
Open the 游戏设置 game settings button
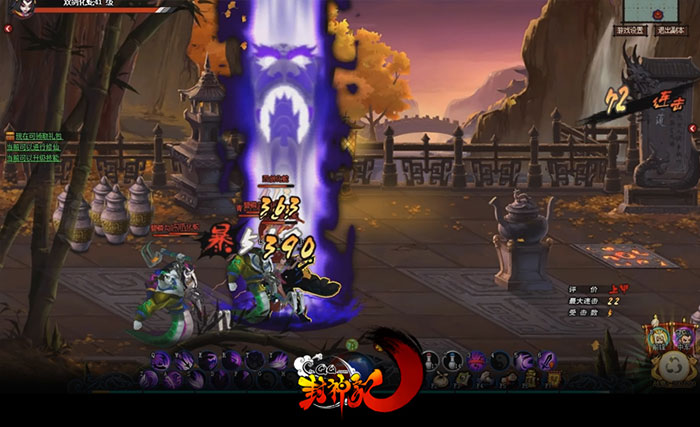[631, 31]
